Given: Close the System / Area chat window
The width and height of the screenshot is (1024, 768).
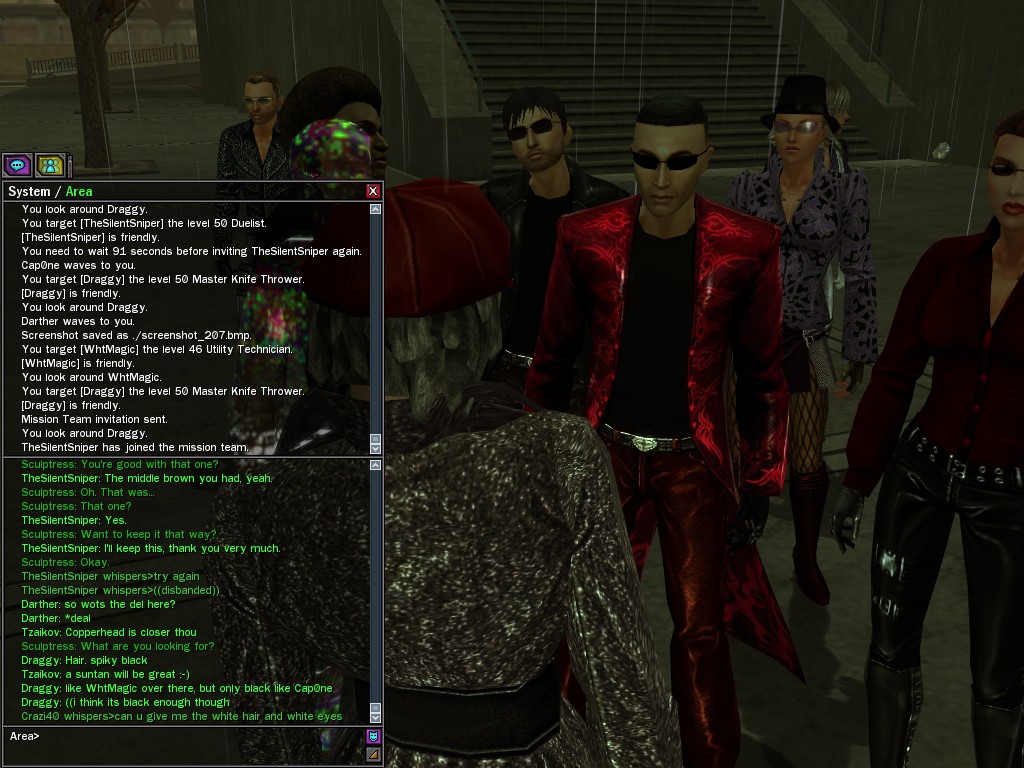Looking at the screenshot, I should (373, 191).
